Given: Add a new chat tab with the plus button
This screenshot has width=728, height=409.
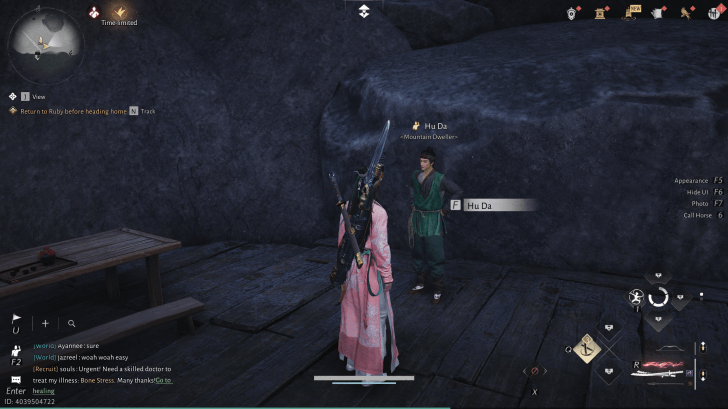Looking at the screenshot, I should tap(44, 323).
